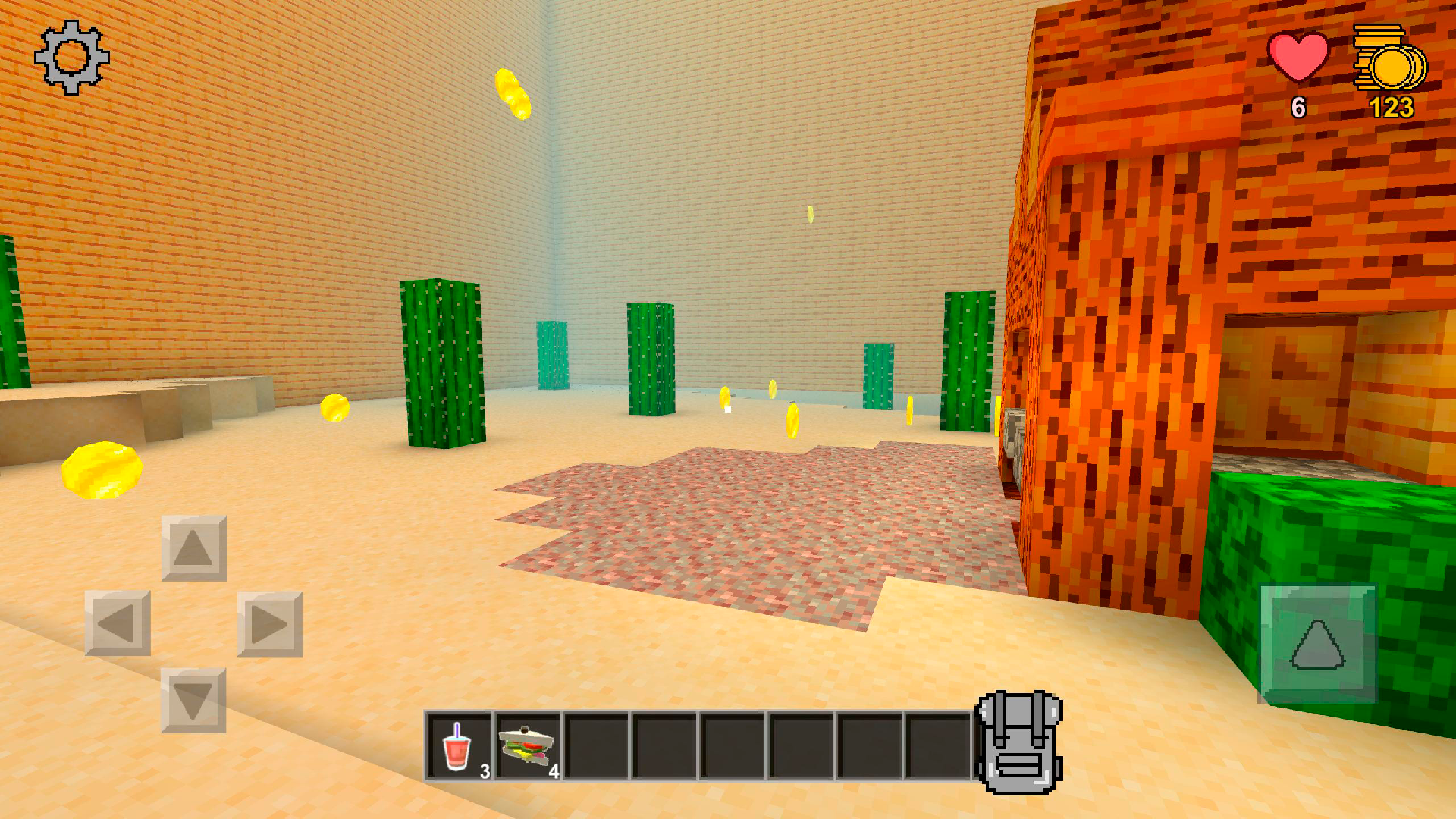Click the health value showing 6

tap(1298, 108)
